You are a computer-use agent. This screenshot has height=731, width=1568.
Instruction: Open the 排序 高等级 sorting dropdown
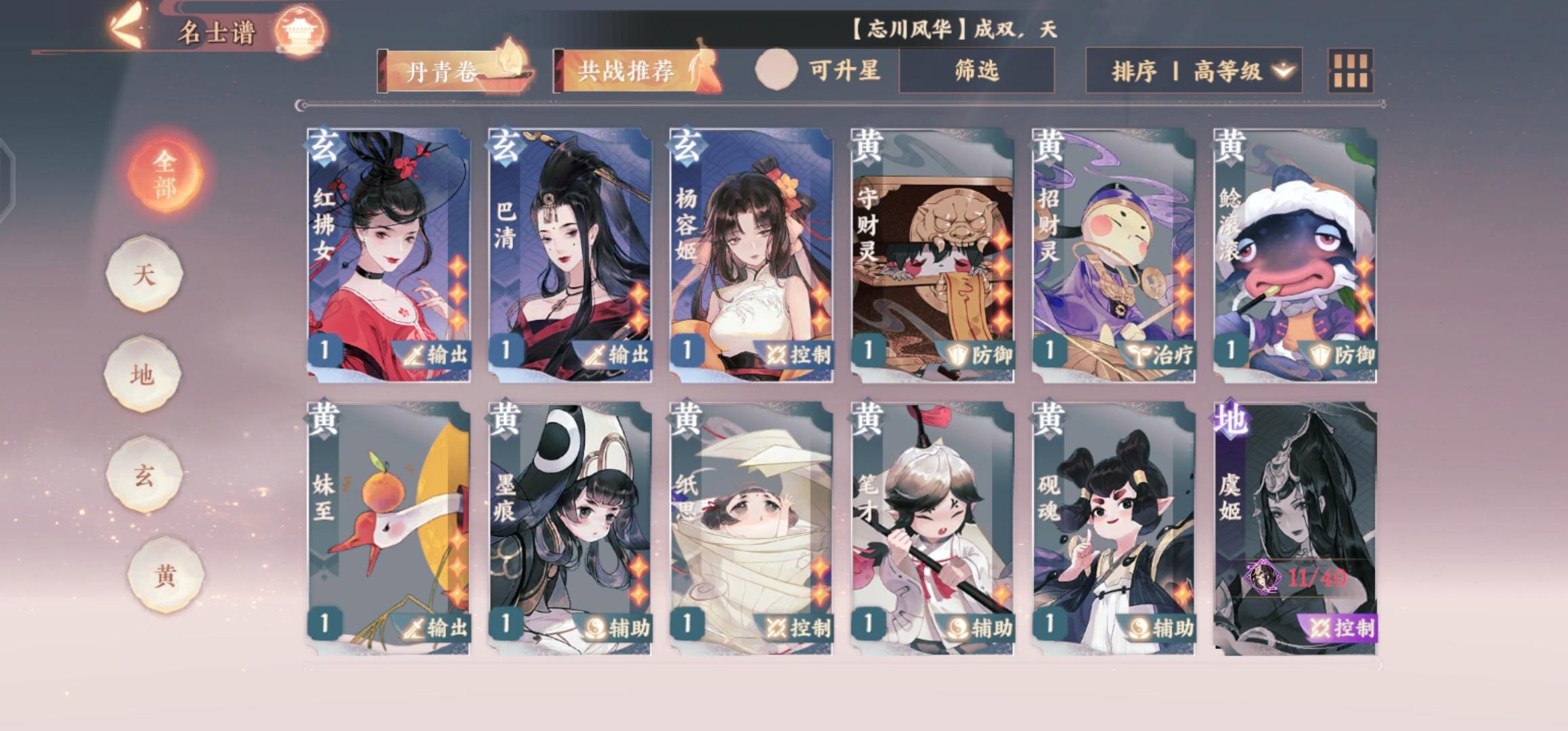point(1197,70)
